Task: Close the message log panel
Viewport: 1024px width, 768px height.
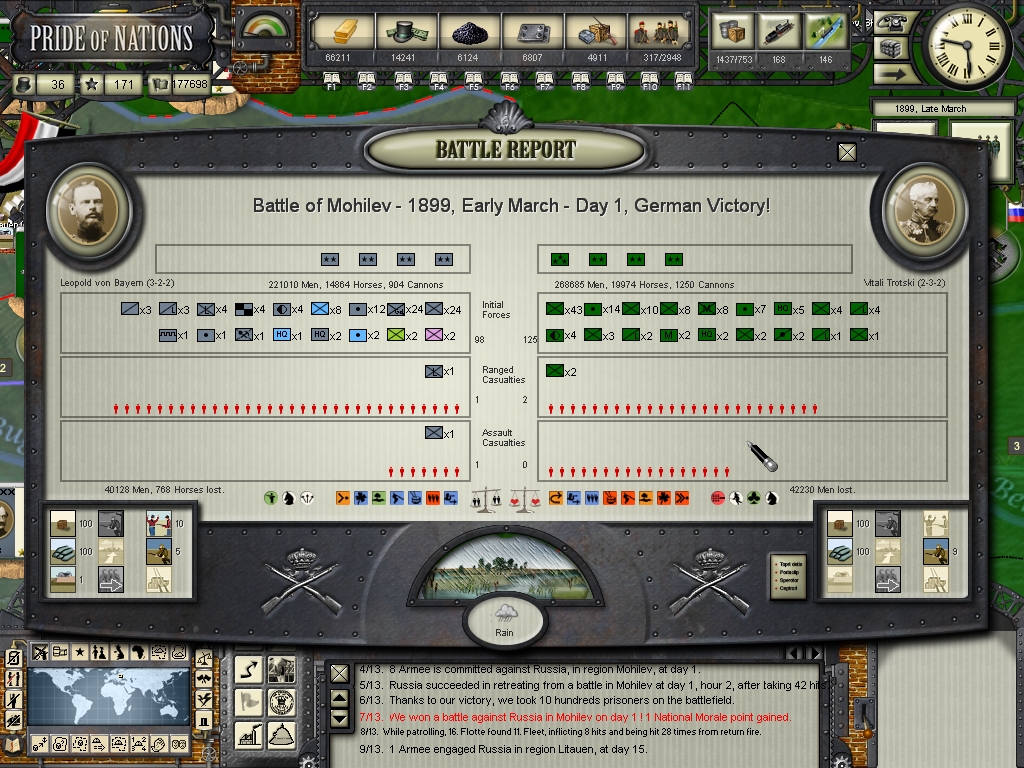Action: [340, 675]
